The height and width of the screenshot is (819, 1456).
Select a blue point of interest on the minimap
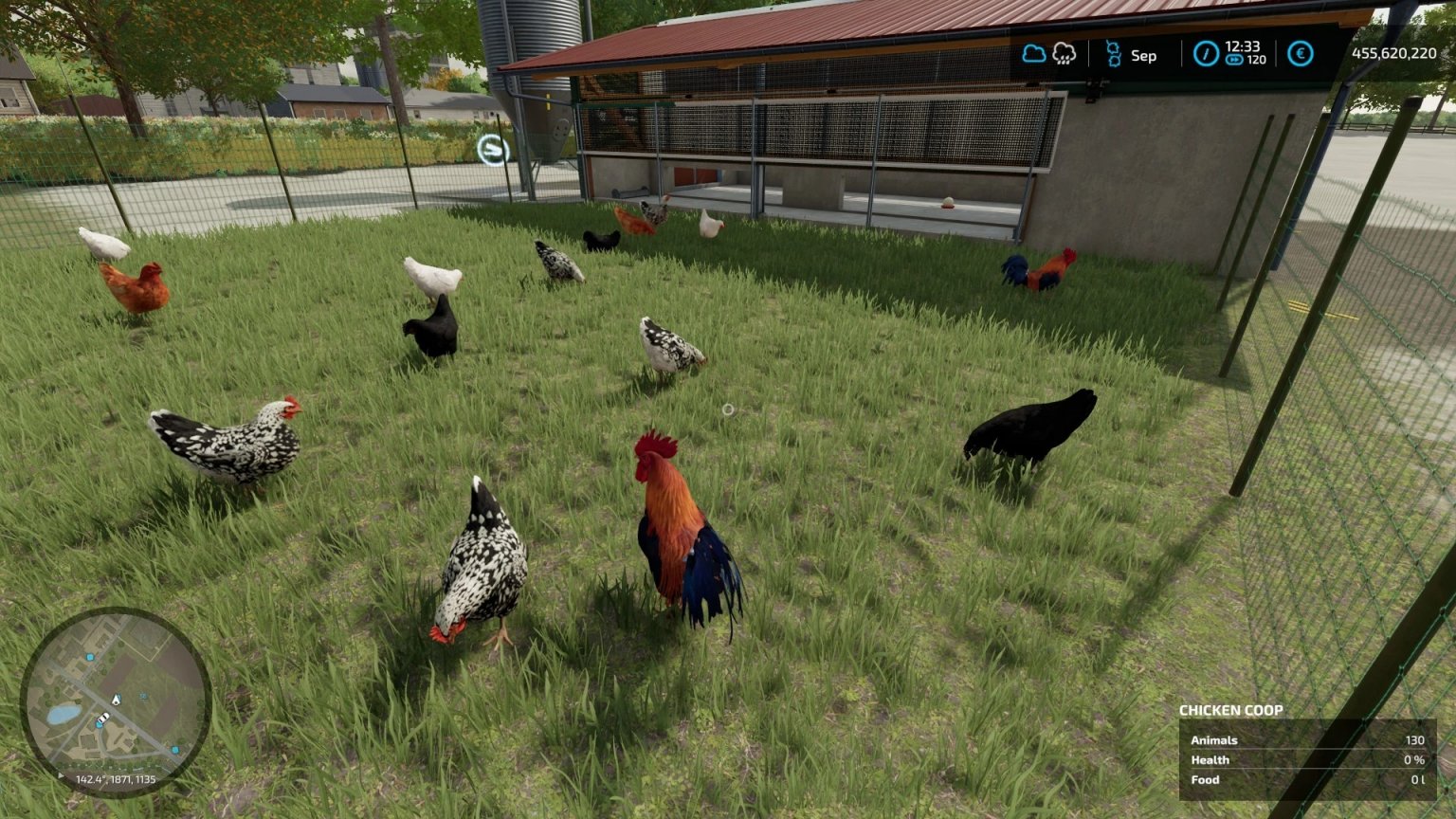click(x=90, y=658)
